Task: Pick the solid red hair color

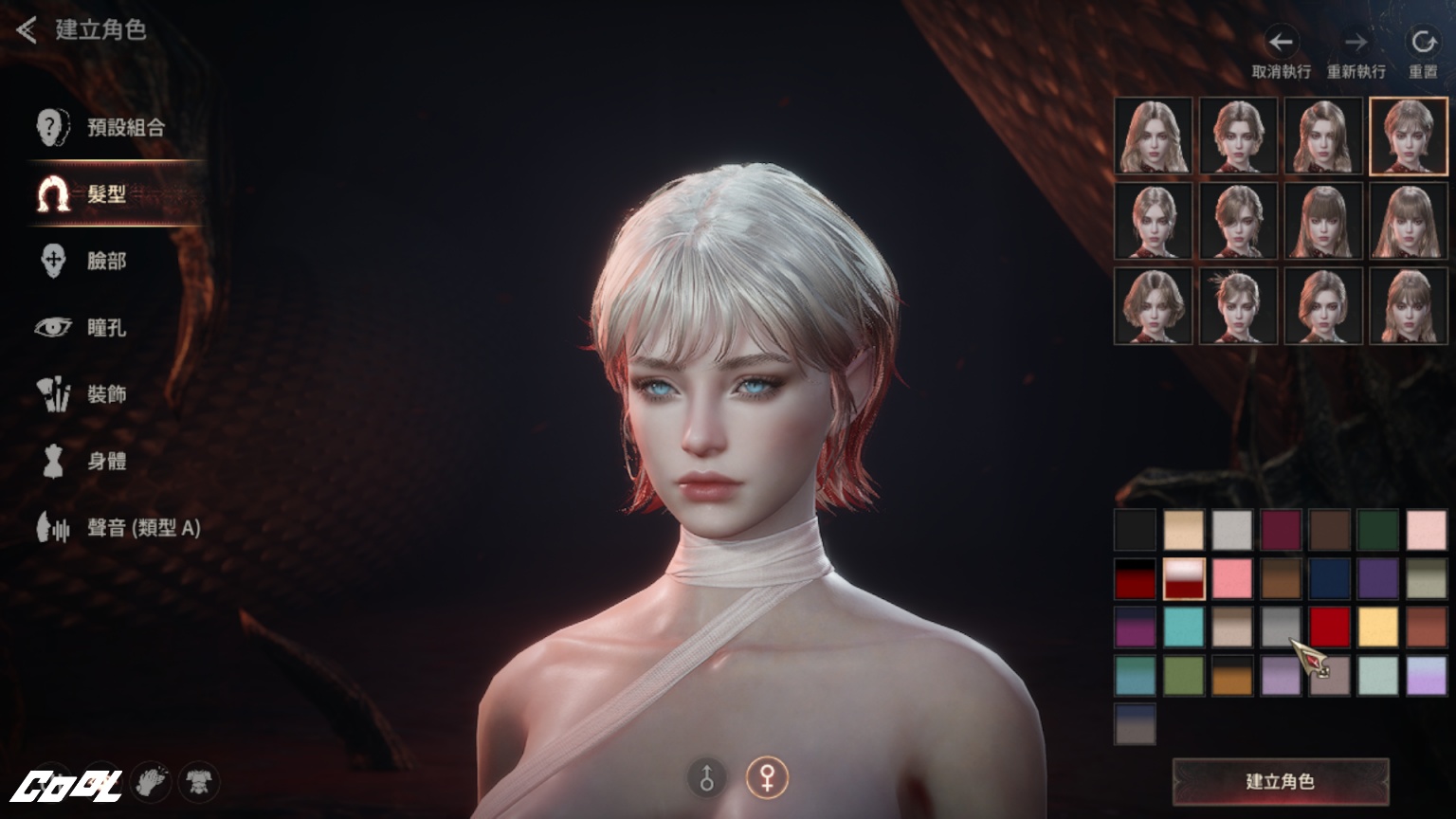Action: (x=1329, y=627)
